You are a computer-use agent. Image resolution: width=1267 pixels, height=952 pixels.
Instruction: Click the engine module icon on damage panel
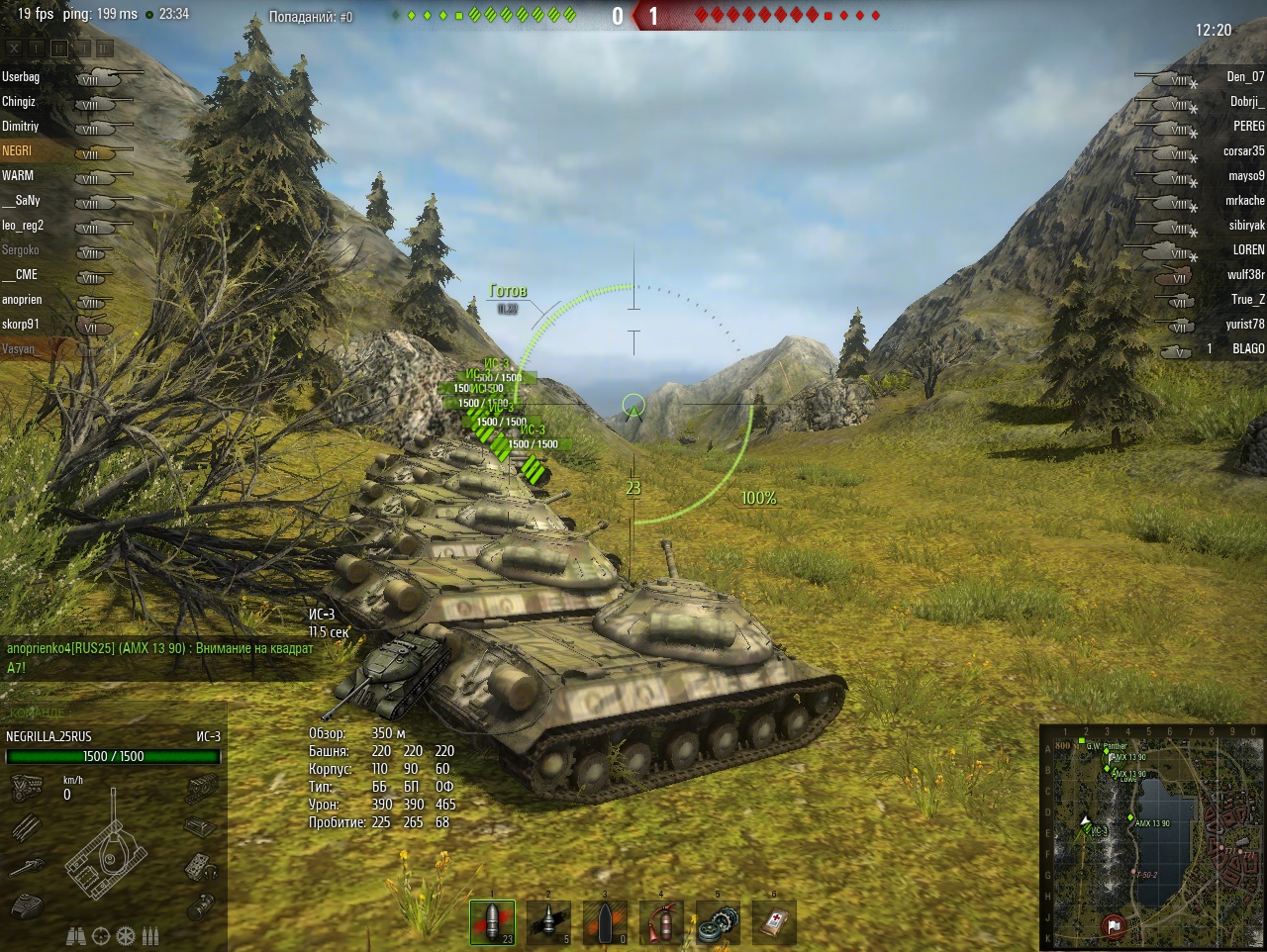tap(26, 788)
